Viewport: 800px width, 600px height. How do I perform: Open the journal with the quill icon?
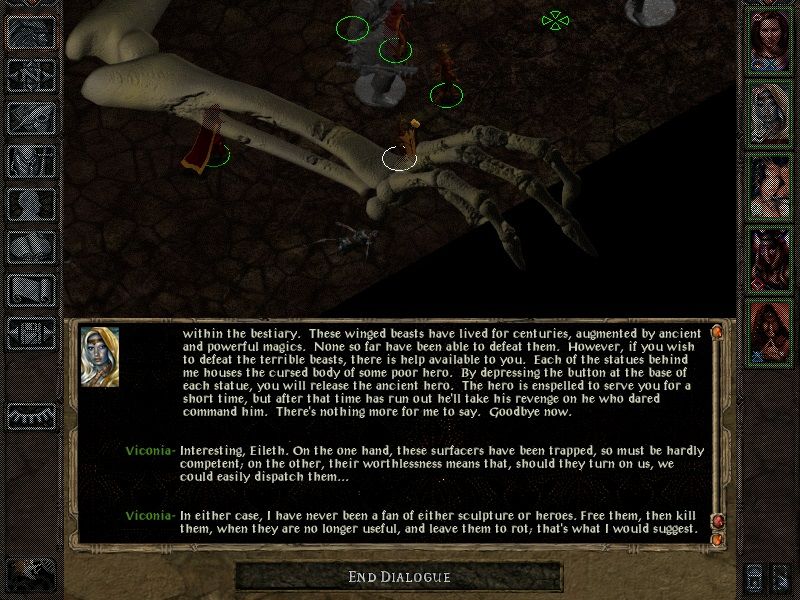pyautogui.click(x=31, y=115)
